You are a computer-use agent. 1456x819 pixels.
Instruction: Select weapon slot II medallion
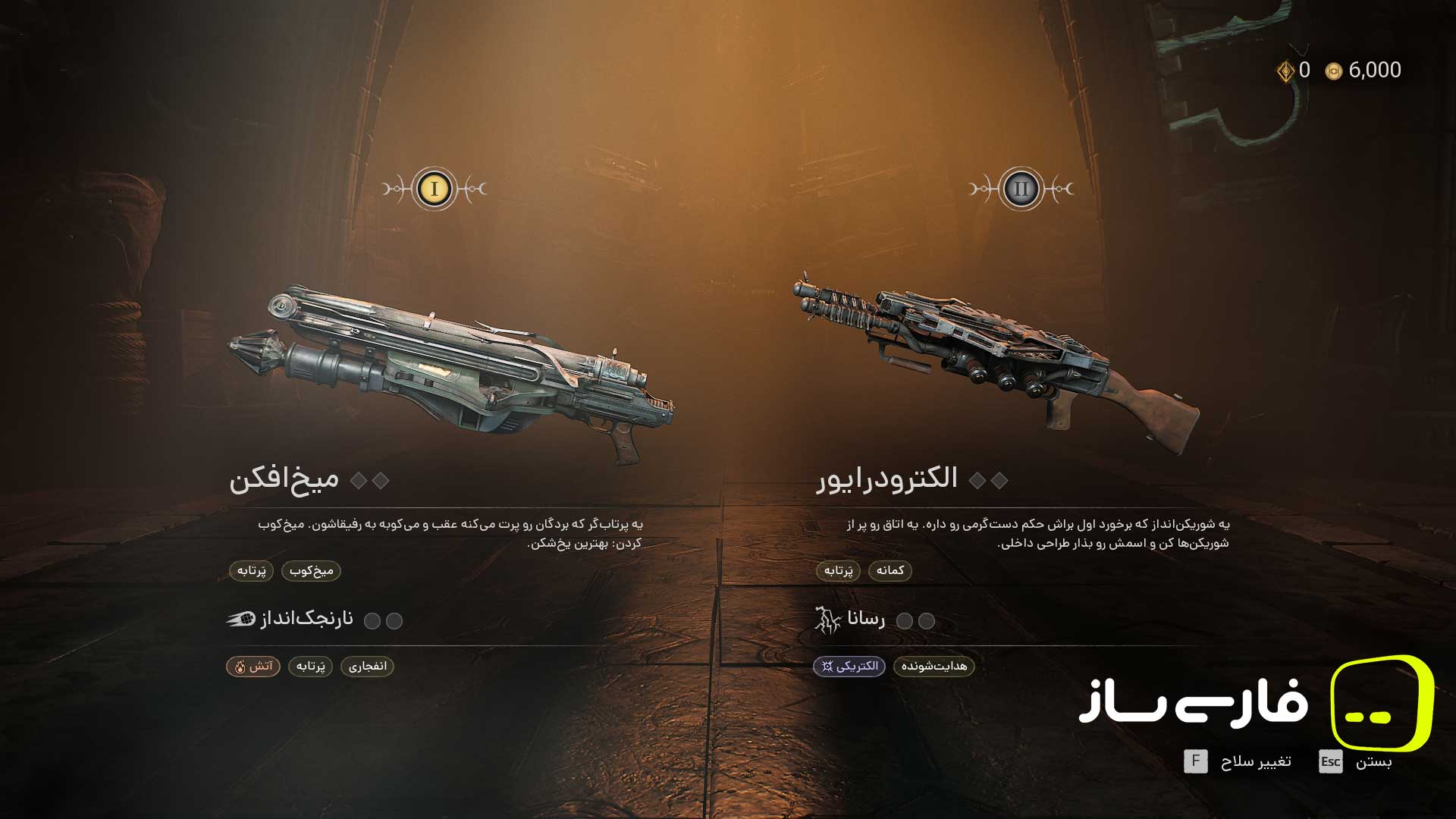[x=1021, y=189]
